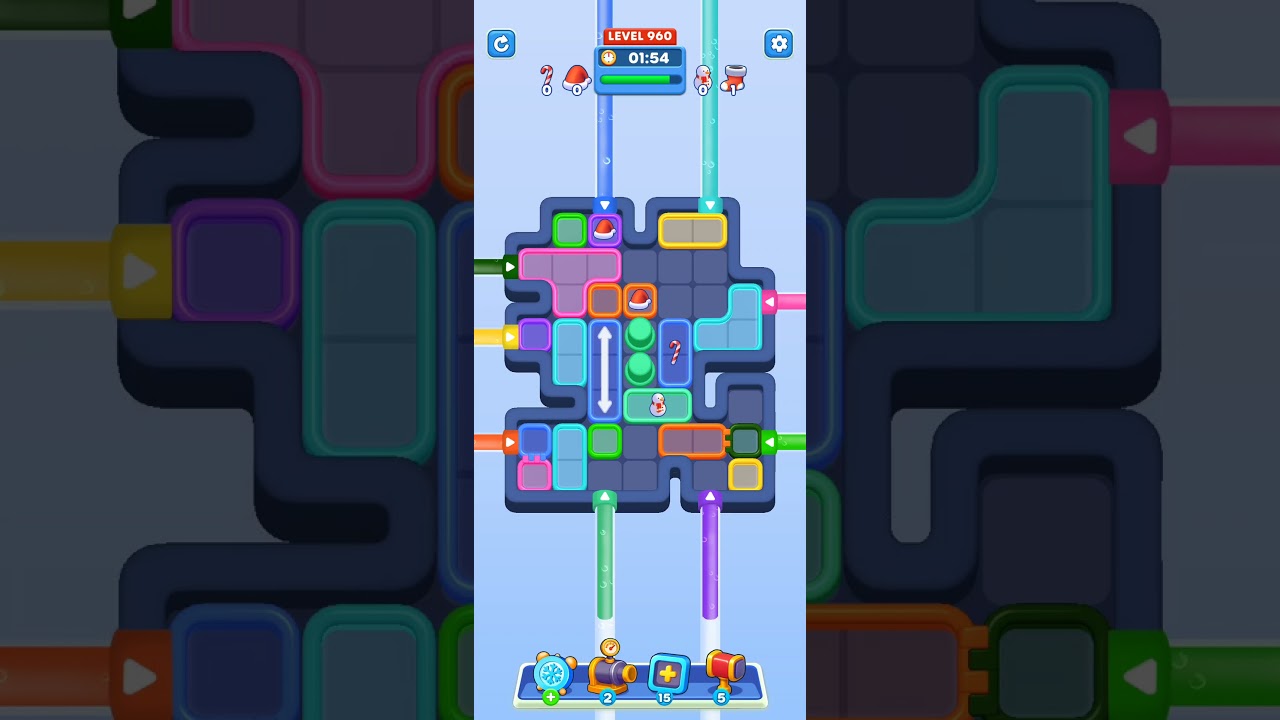Tap the candy cane counter icon
The width and height of the screenshot is (1280, 720).
point(546,76)
